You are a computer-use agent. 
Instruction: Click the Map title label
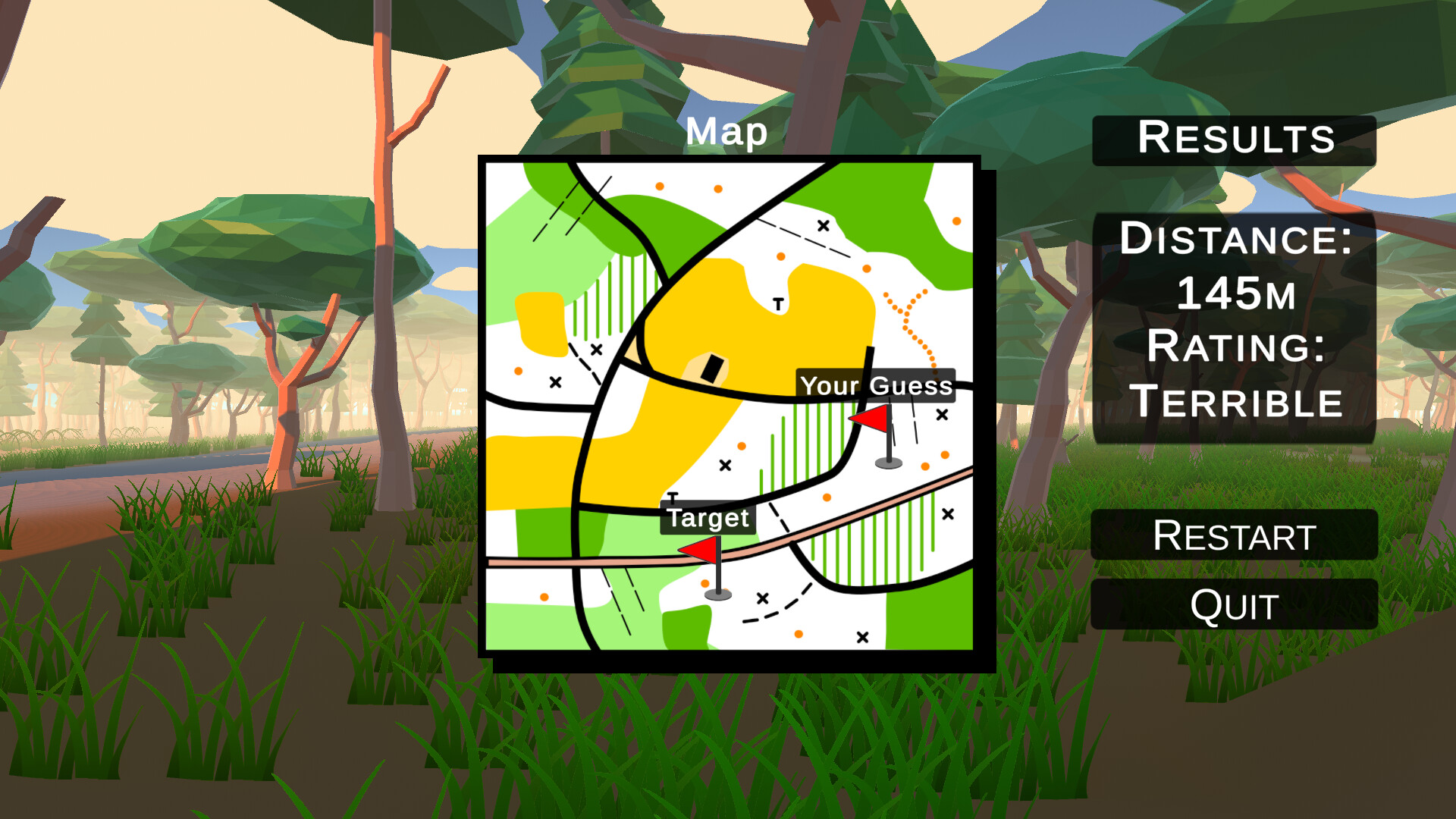(x=727, y=132)
